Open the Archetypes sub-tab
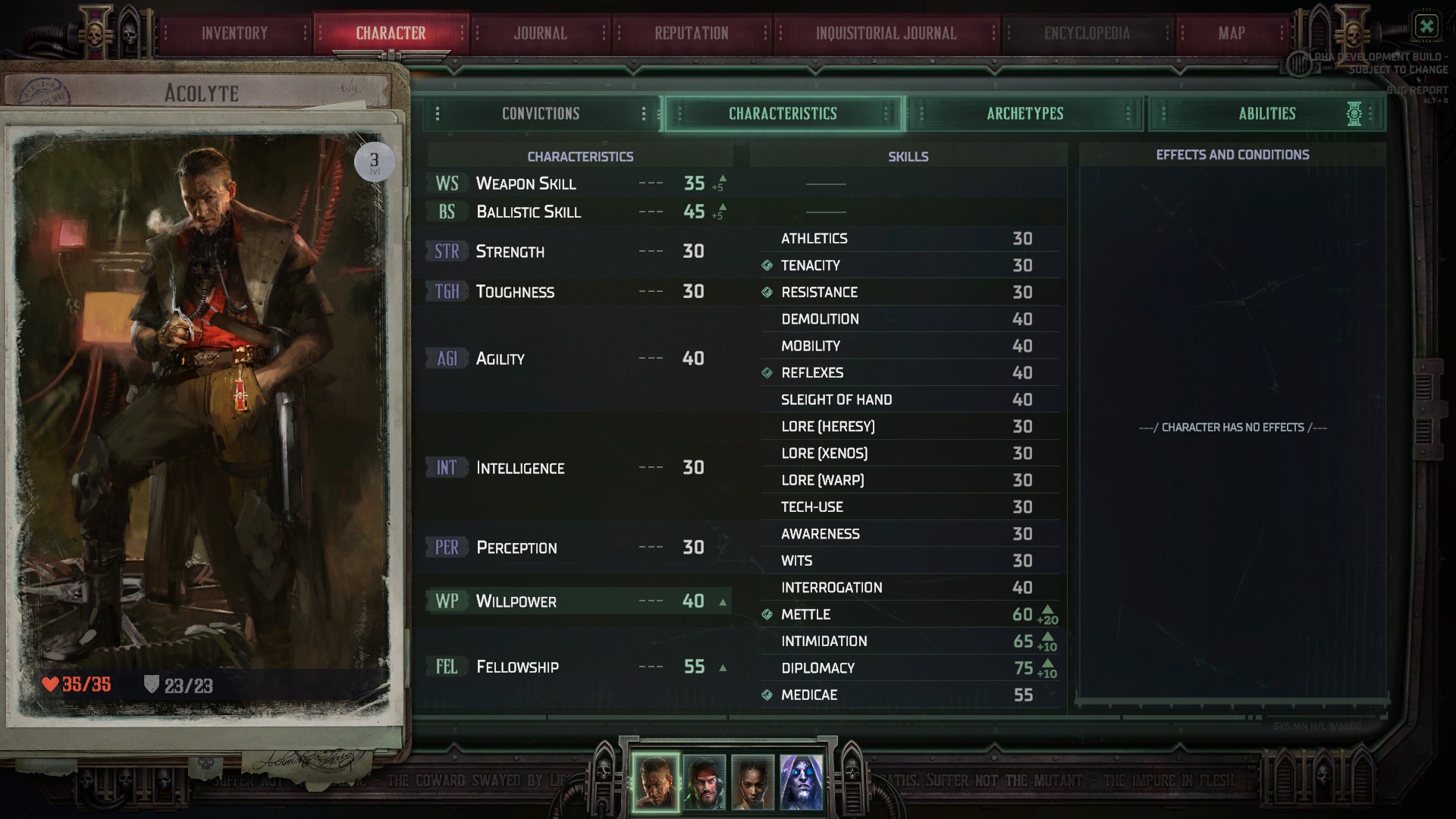Screen dimensions: 1456x819 click(1025, 113)
